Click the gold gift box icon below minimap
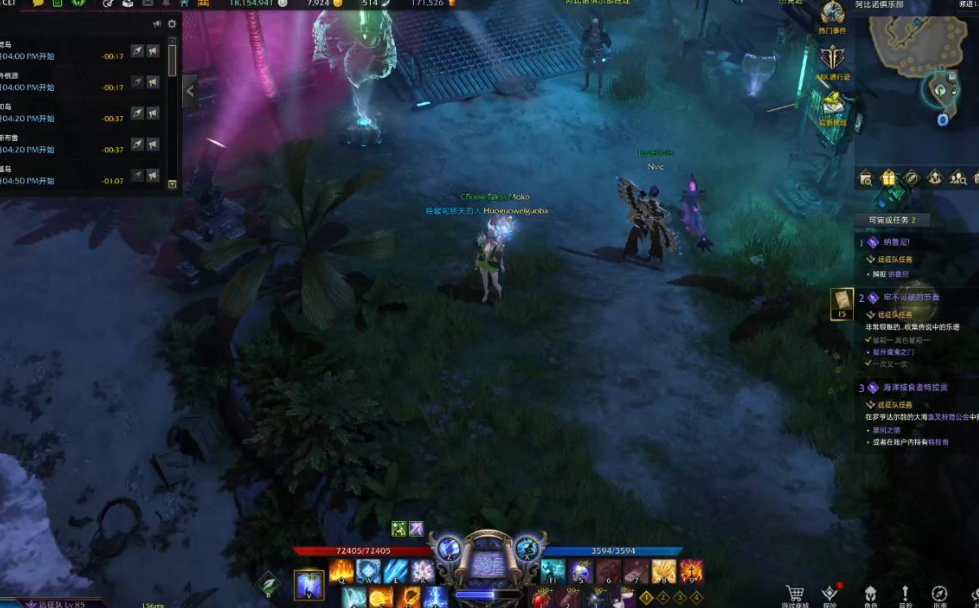Screen dimensions: 979x608 pos(889,178)
